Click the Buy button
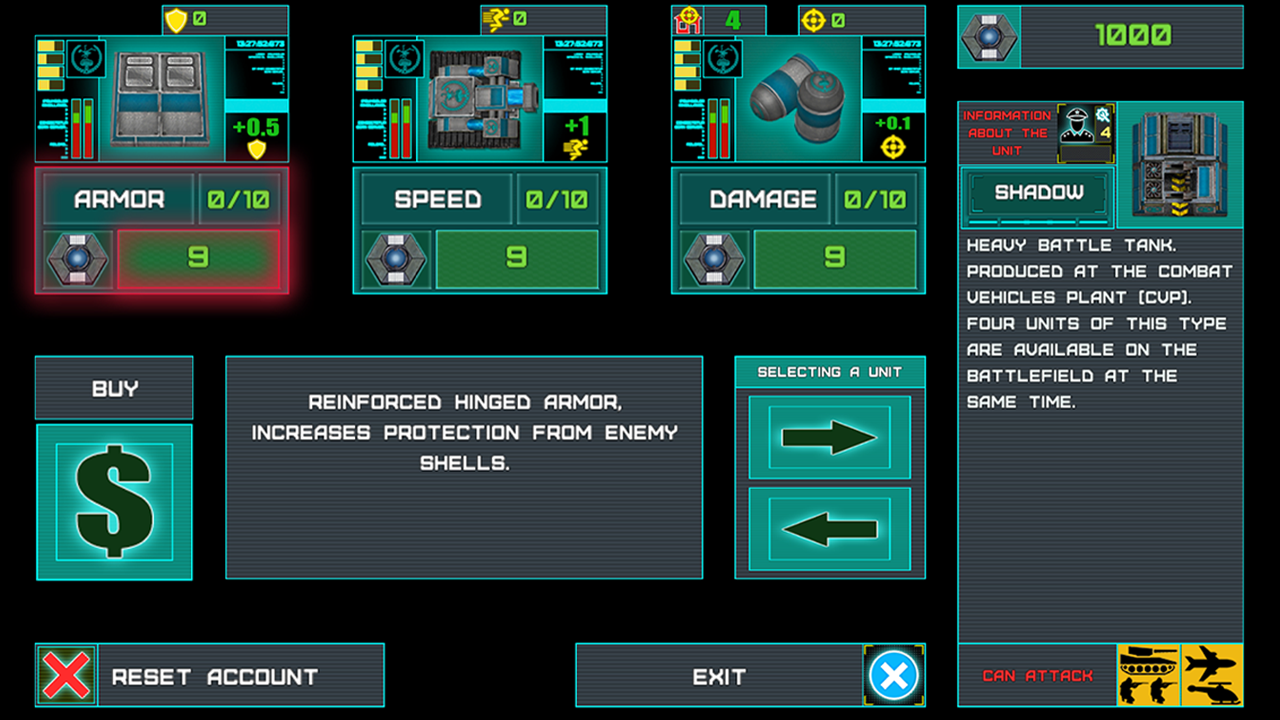Image resolution: width=1280 pixels, height=720 pixels. (113, 390)
